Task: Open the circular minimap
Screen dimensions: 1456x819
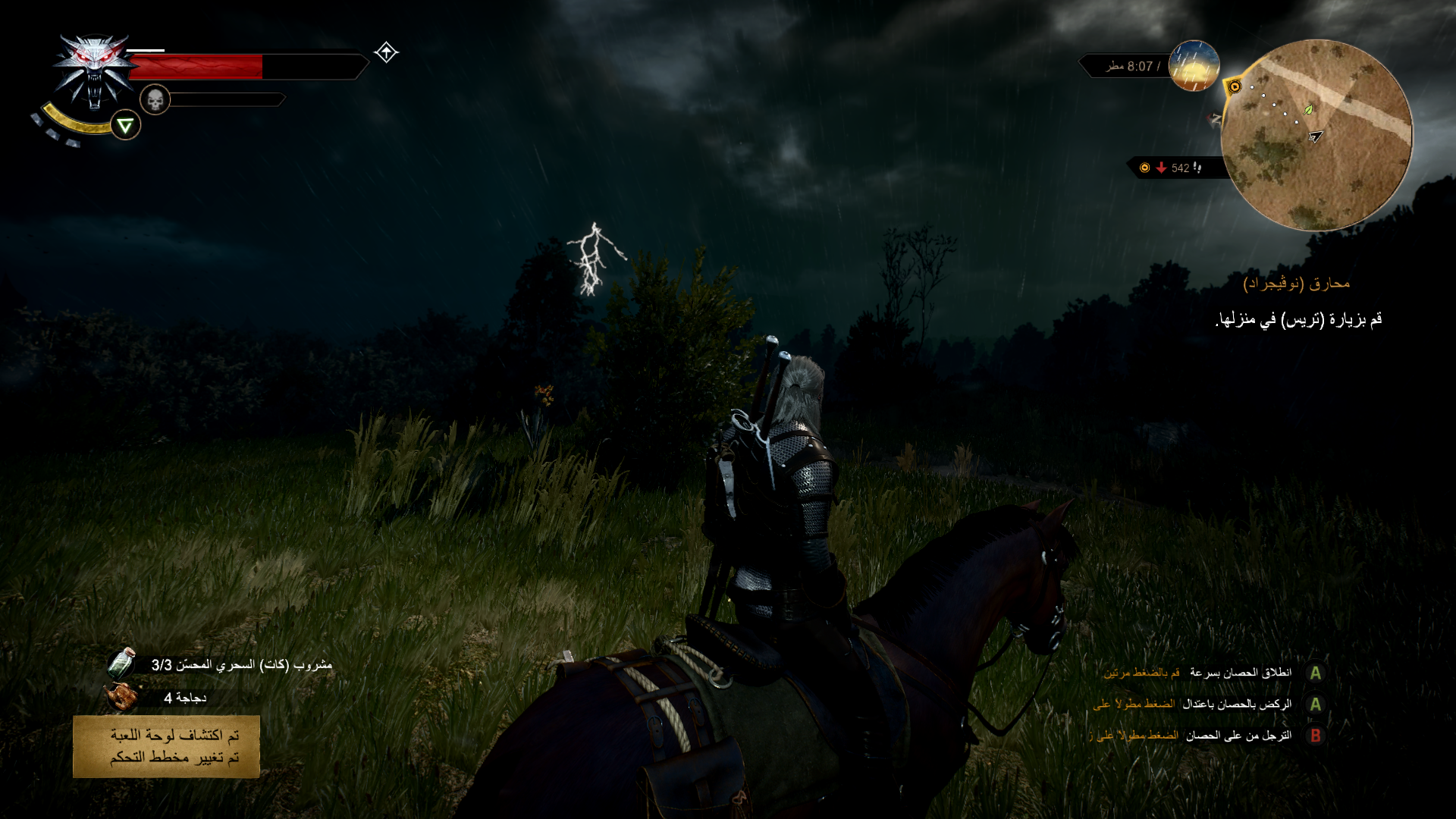Action: click(1316, 135)
